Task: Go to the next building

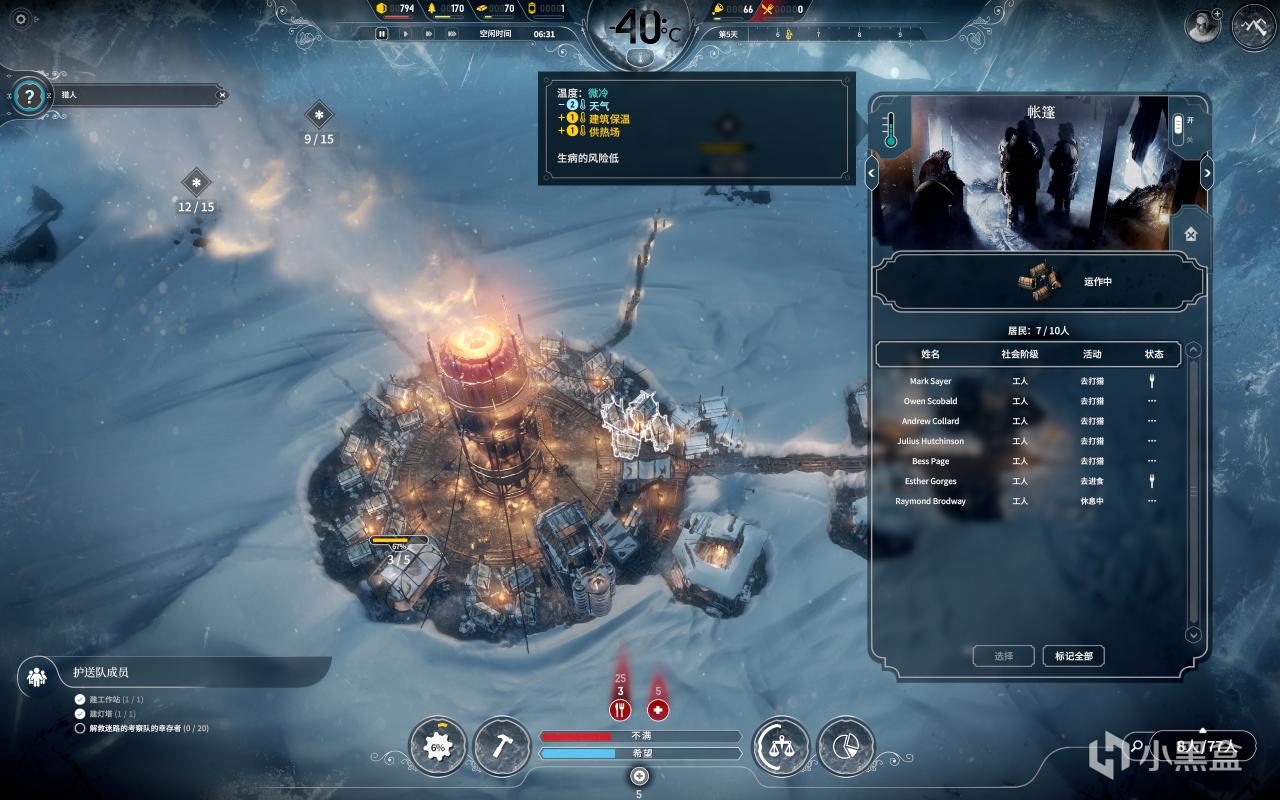Action: tap(1206, 173)
